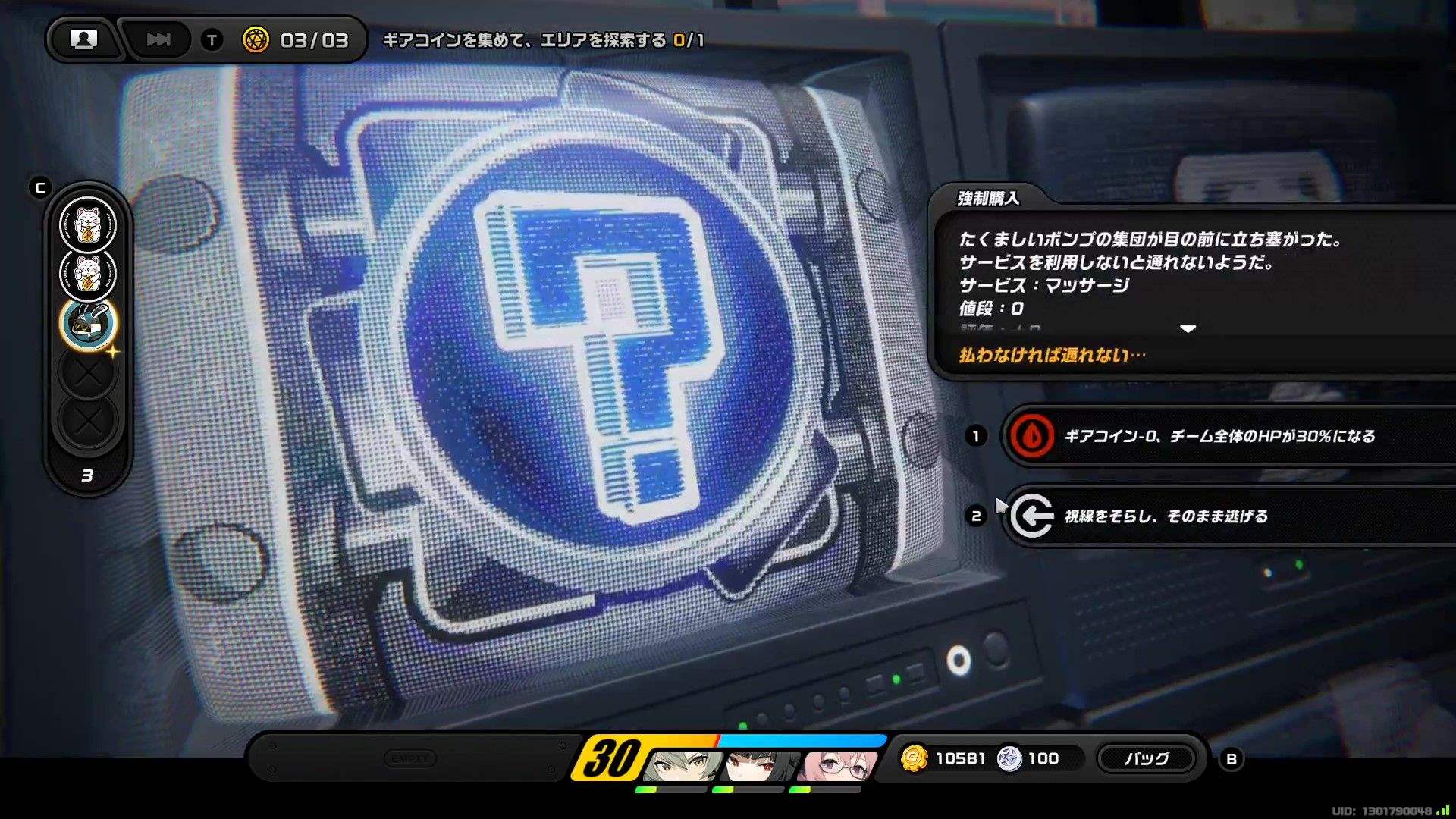Viewport: 1456px width, 819px height.
Task: Click the topmost lucky cat coin icon
Action: [87, 224]
